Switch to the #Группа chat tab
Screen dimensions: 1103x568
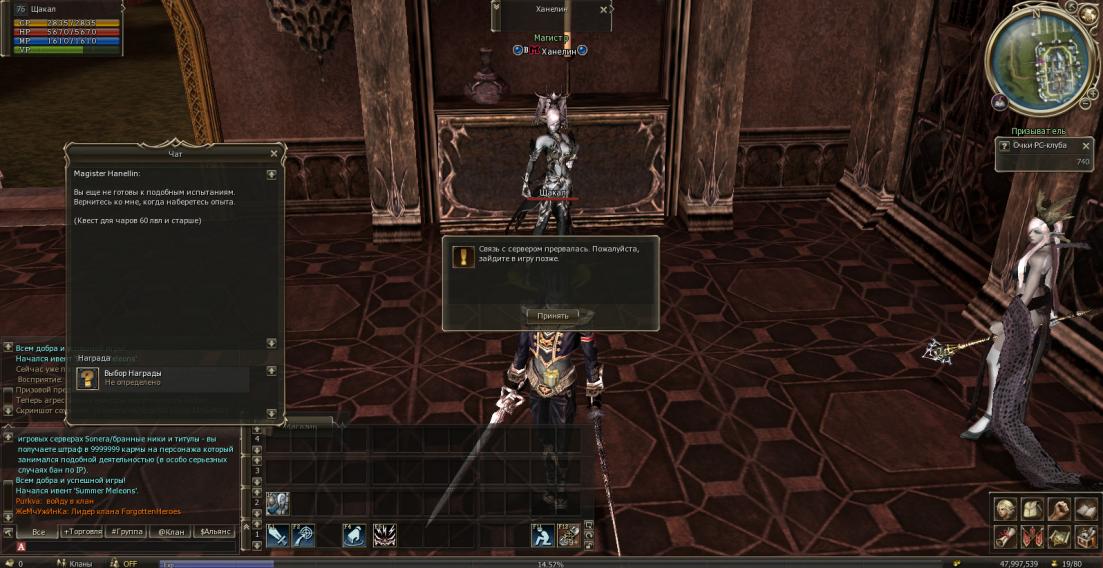125,532
